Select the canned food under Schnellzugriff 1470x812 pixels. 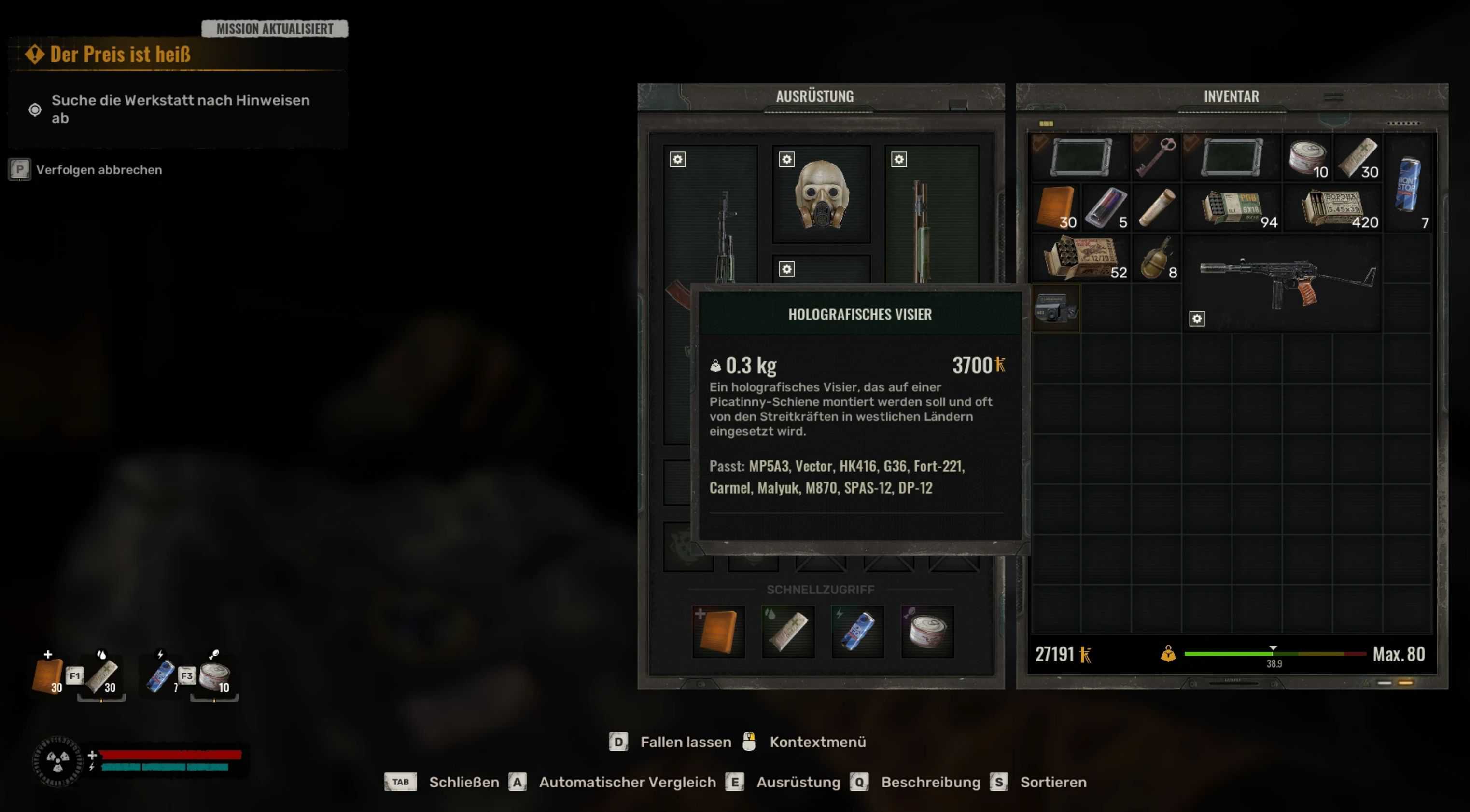(x=927, y=631)
